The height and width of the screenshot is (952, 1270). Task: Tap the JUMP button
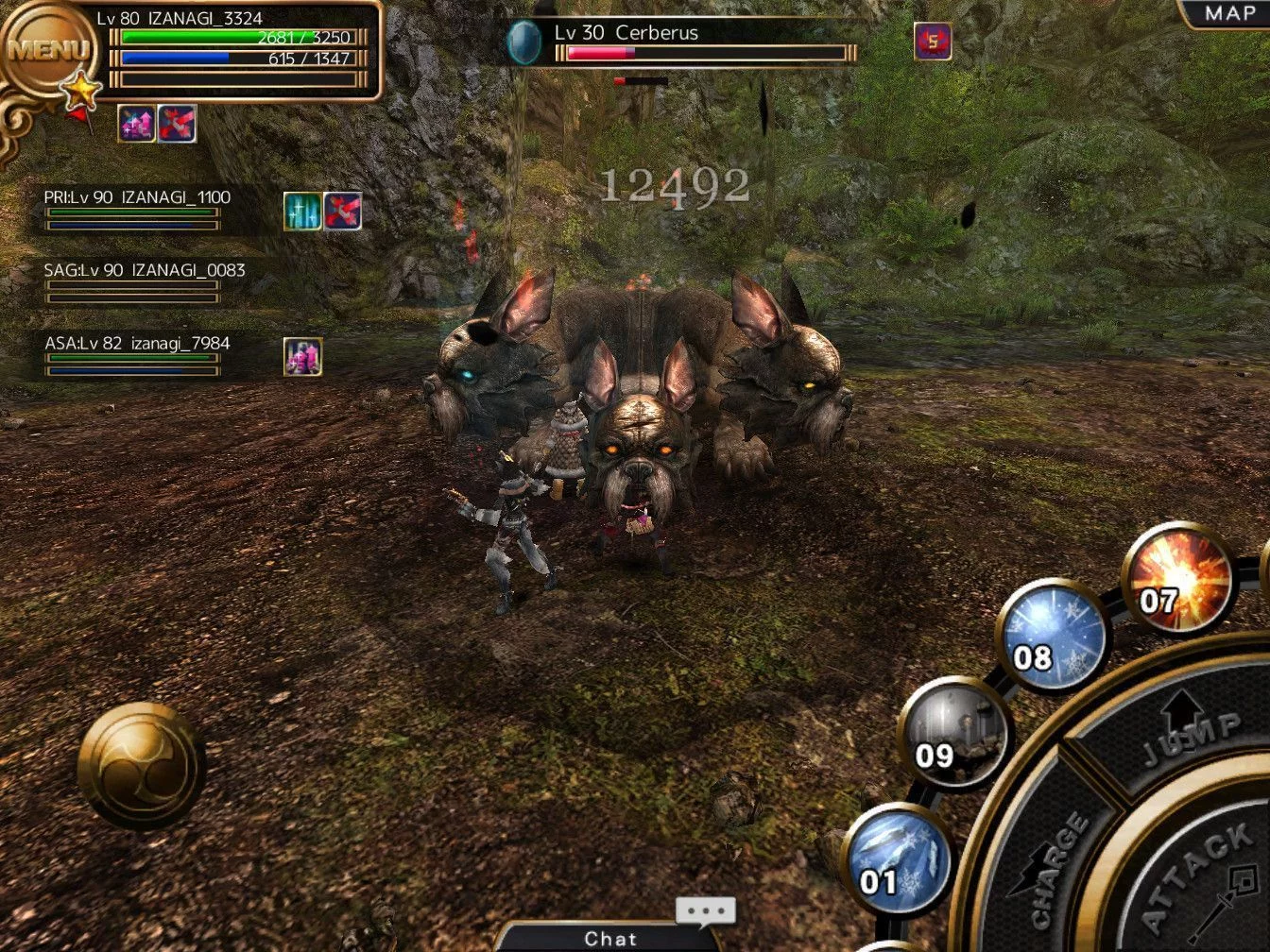pos(1186,732)
